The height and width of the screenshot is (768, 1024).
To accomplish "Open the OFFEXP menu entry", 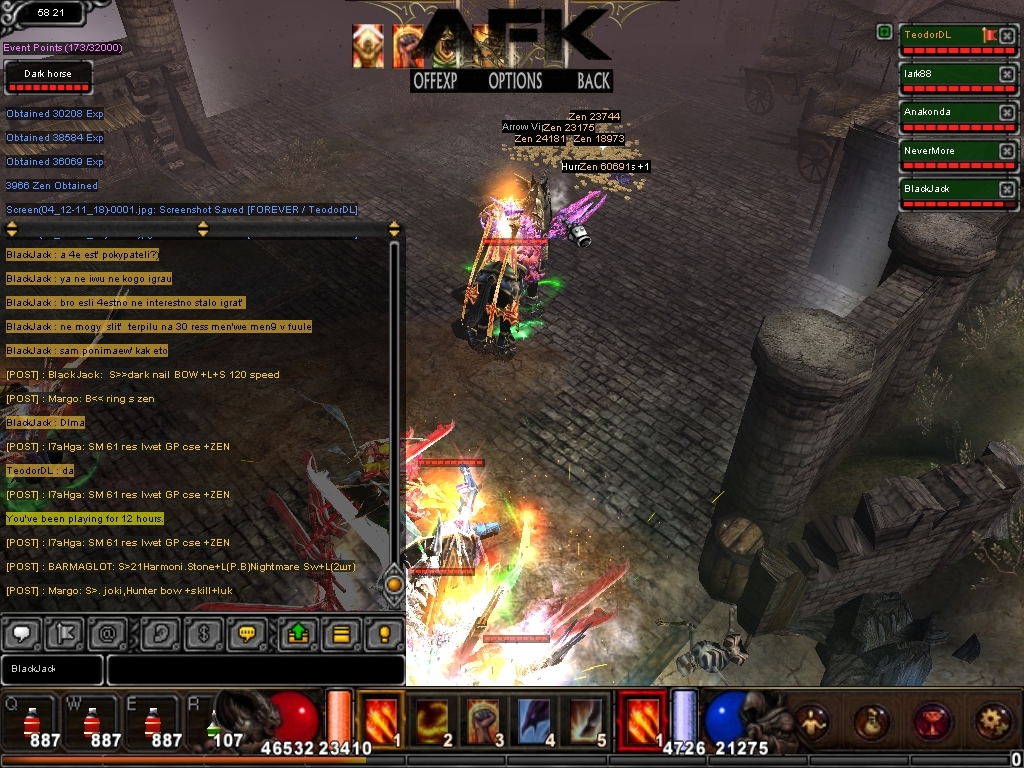I will 435,82.
